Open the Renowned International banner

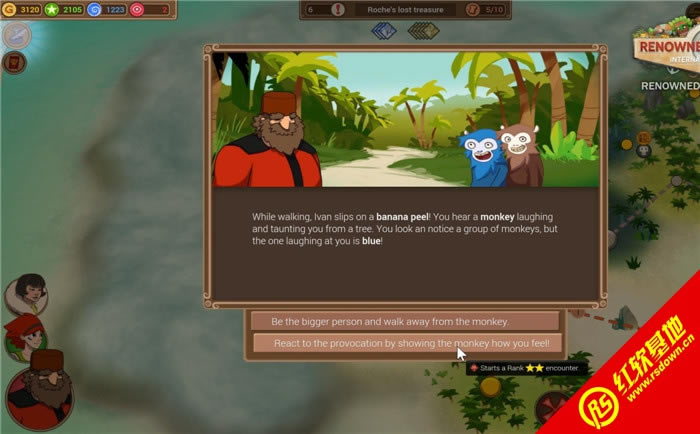pos(668,45)
